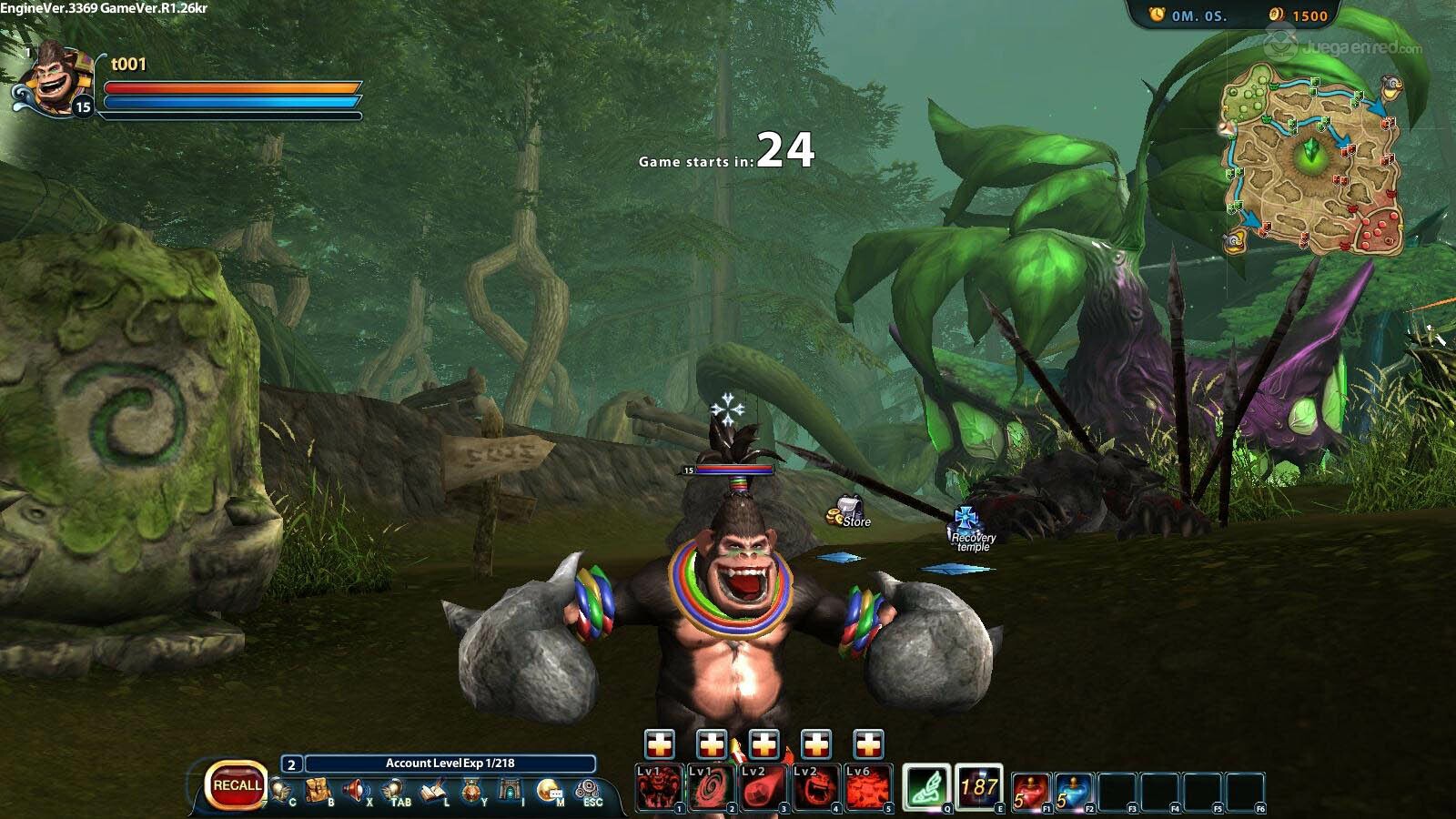Open the megaphone announcement icon
1456x819 pixels.
click(356, 790)
